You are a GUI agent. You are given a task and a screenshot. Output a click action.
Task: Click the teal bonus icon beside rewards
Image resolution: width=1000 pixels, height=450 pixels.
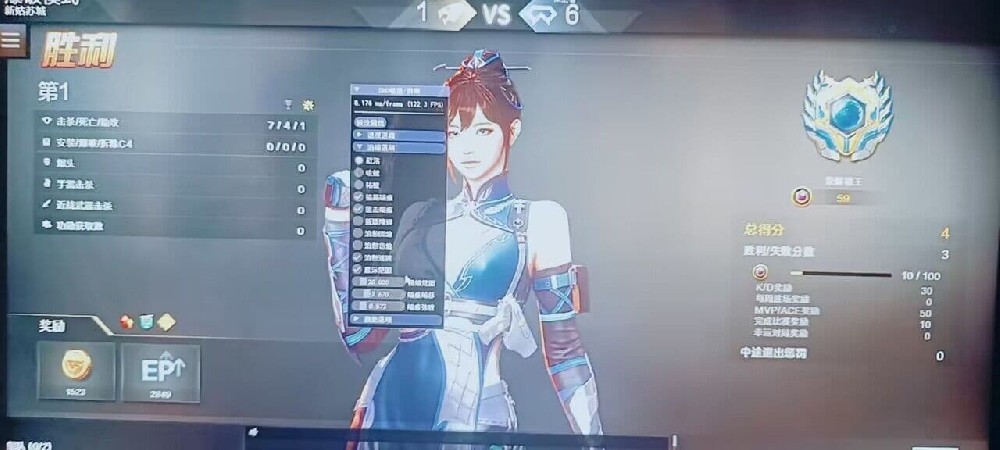pyautogui.click(x=146, y=322)
